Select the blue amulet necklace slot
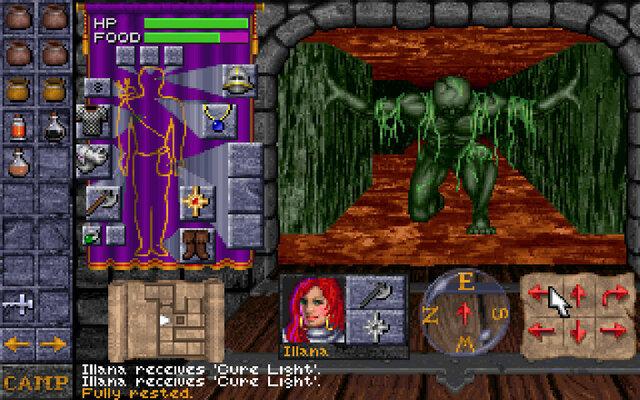The width and height of the screenshot is (640, 400). pos(216,119)
